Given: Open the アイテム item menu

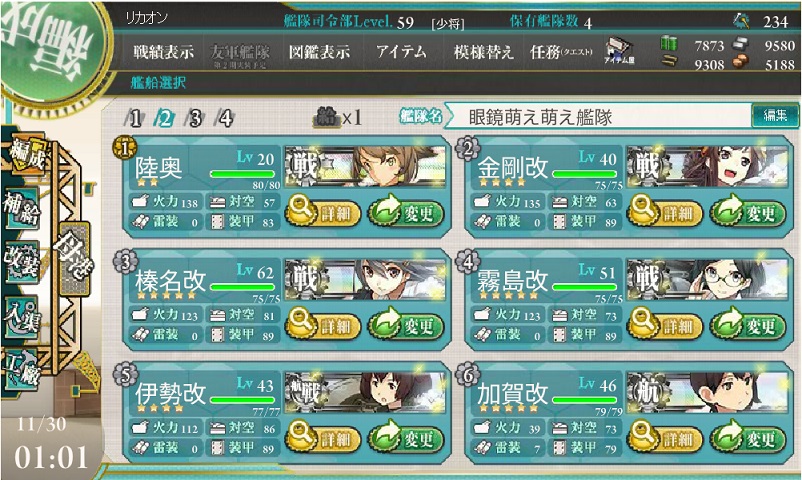Looking at the screenshot, I should coord(401,53).
